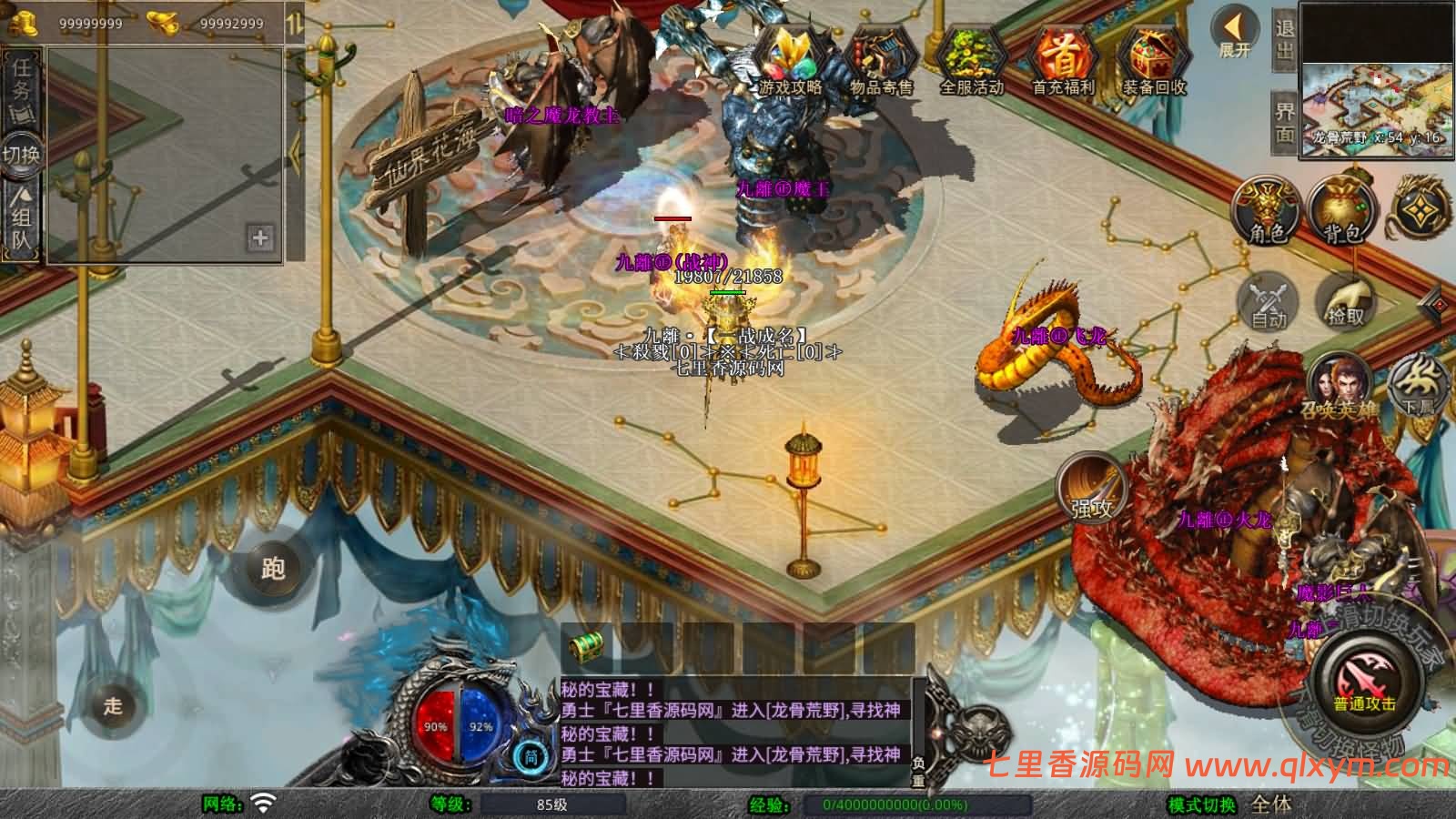Image resolution: width=1456 pixels, height=819 pixels.
Task: Open the 龙骨荒野 minimap
Action: (x=1375, y=77)
